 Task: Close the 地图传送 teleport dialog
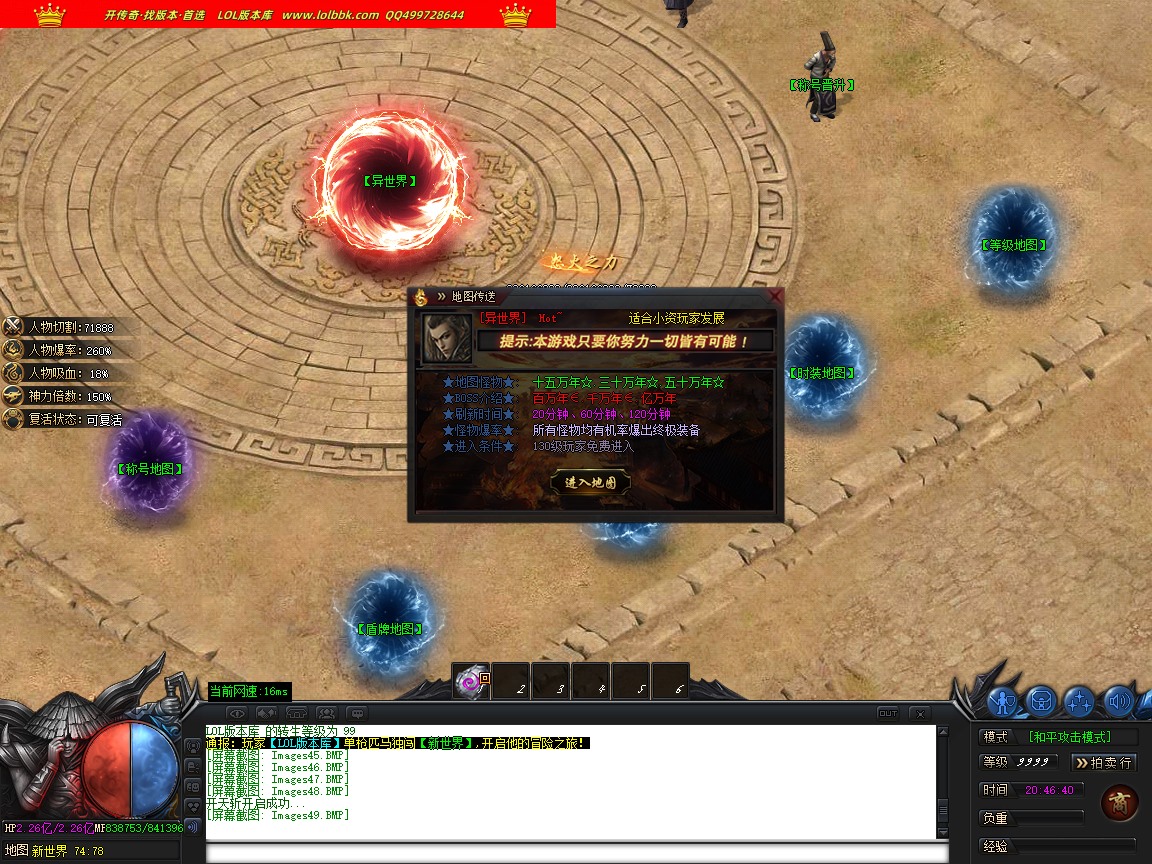click(x=775, y=296)
